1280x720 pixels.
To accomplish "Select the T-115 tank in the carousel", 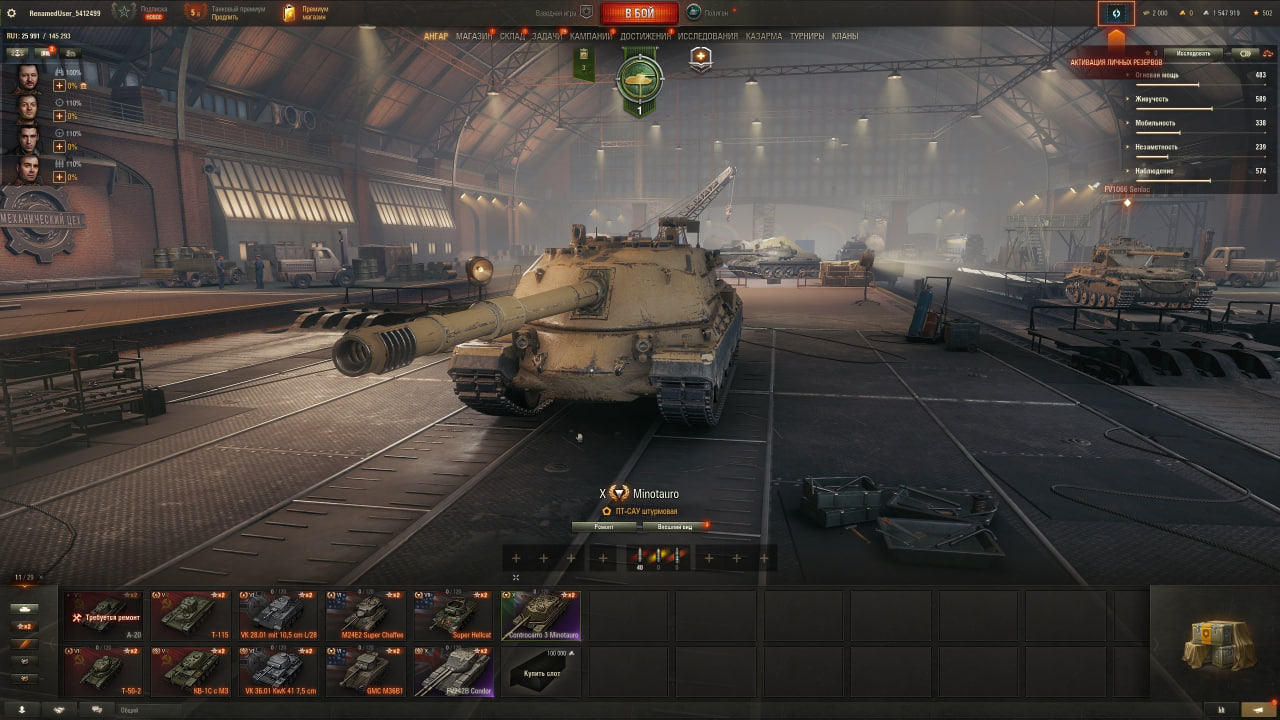I will click(191, 615).
